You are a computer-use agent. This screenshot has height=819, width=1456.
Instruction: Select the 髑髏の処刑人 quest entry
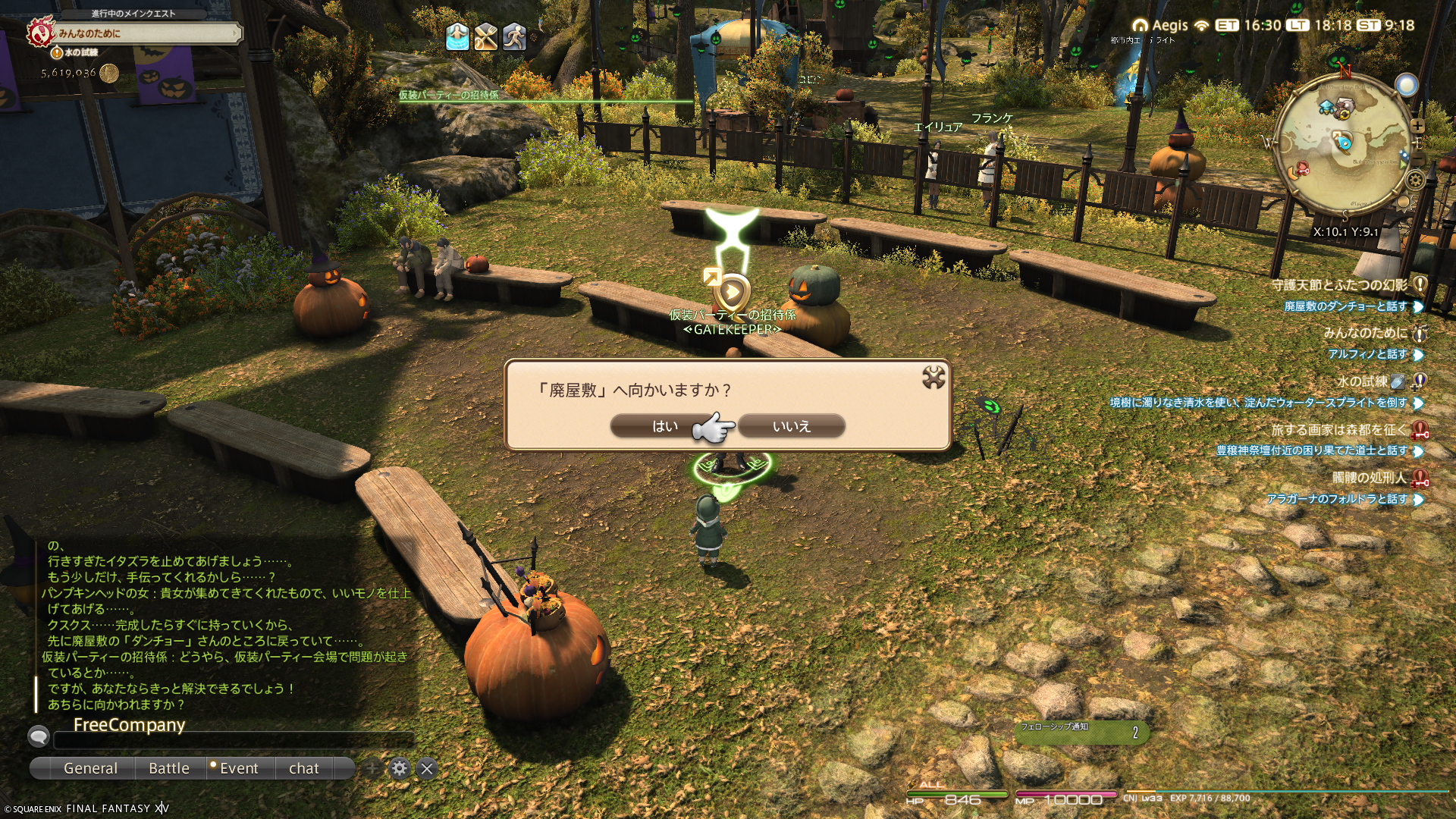tap(1369, 478)
